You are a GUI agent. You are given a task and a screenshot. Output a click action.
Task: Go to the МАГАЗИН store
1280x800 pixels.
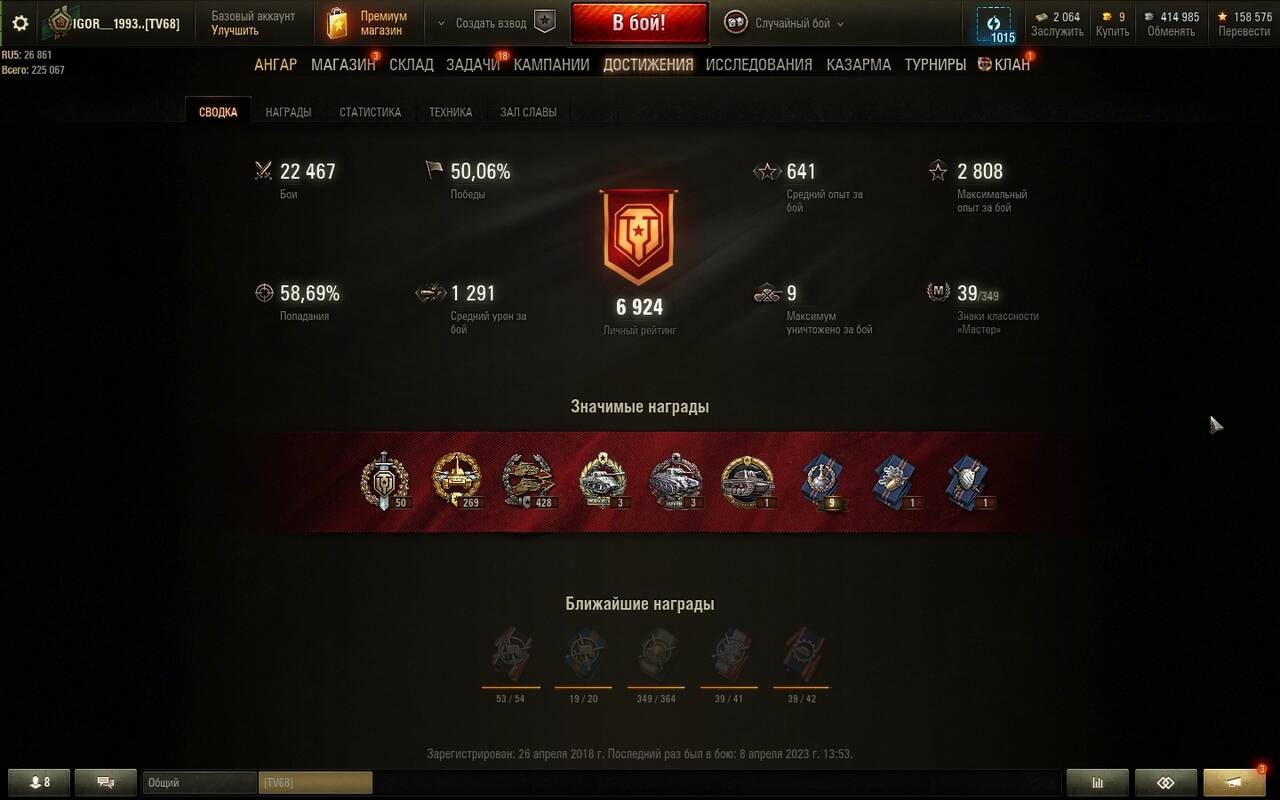click(343, 65)
